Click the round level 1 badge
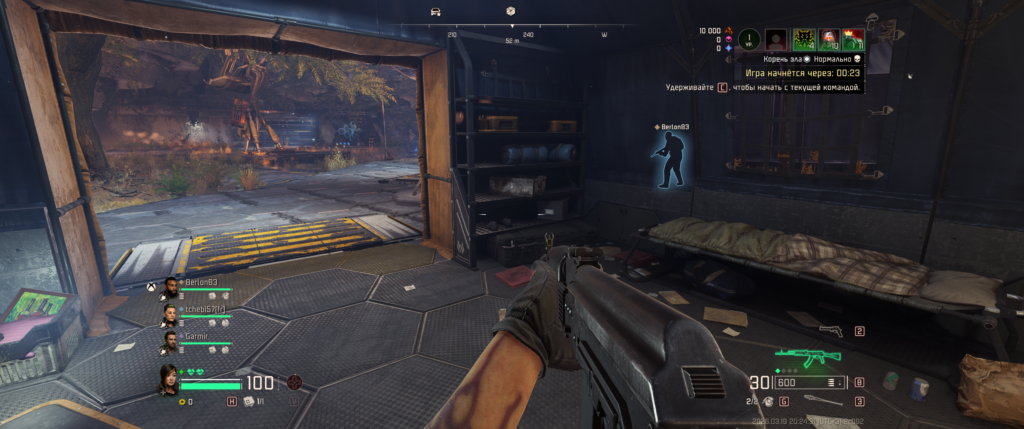1024x429 pixels. [749, 40]
